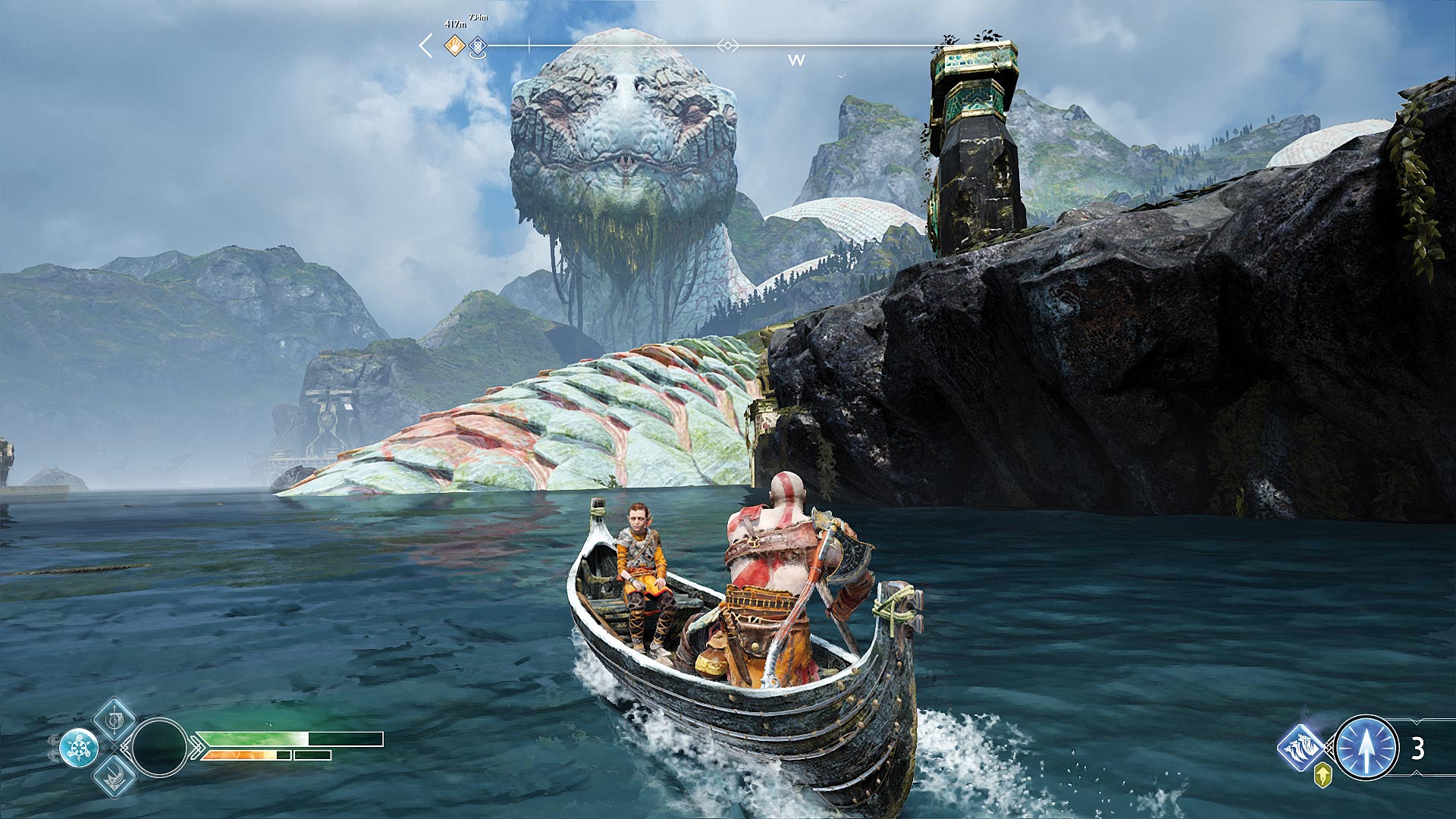Activate the lower diamond runic attack icon

115,776
